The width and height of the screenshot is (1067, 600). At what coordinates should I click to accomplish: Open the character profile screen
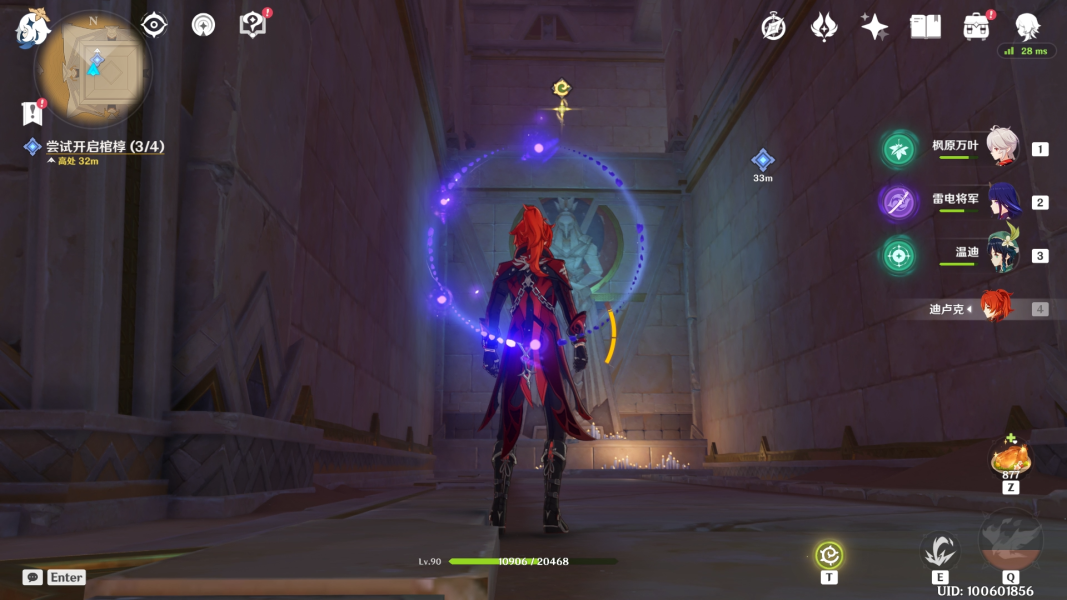click(x=1027, y=27)
